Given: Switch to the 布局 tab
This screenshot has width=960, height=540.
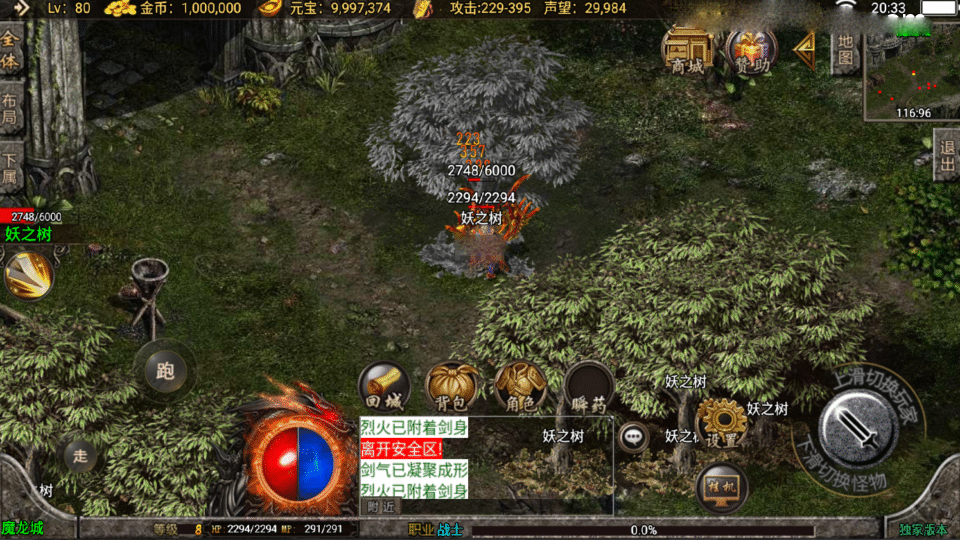Looking at the screenshot, I should point(11,110).
